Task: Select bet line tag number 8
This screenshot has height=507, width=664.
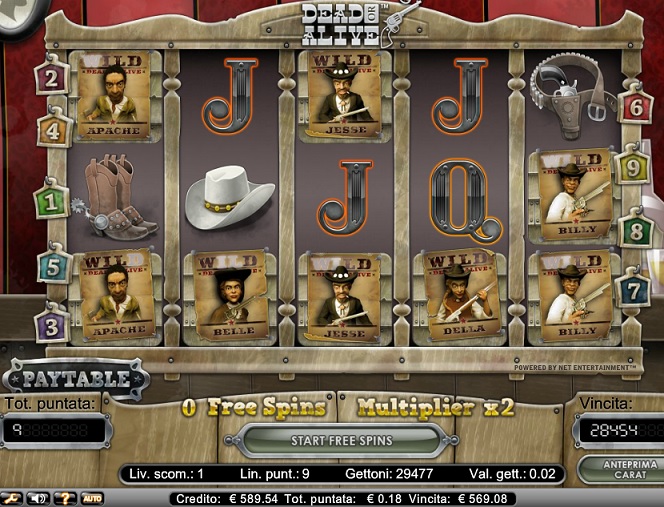Action: [x=634, y=232]
